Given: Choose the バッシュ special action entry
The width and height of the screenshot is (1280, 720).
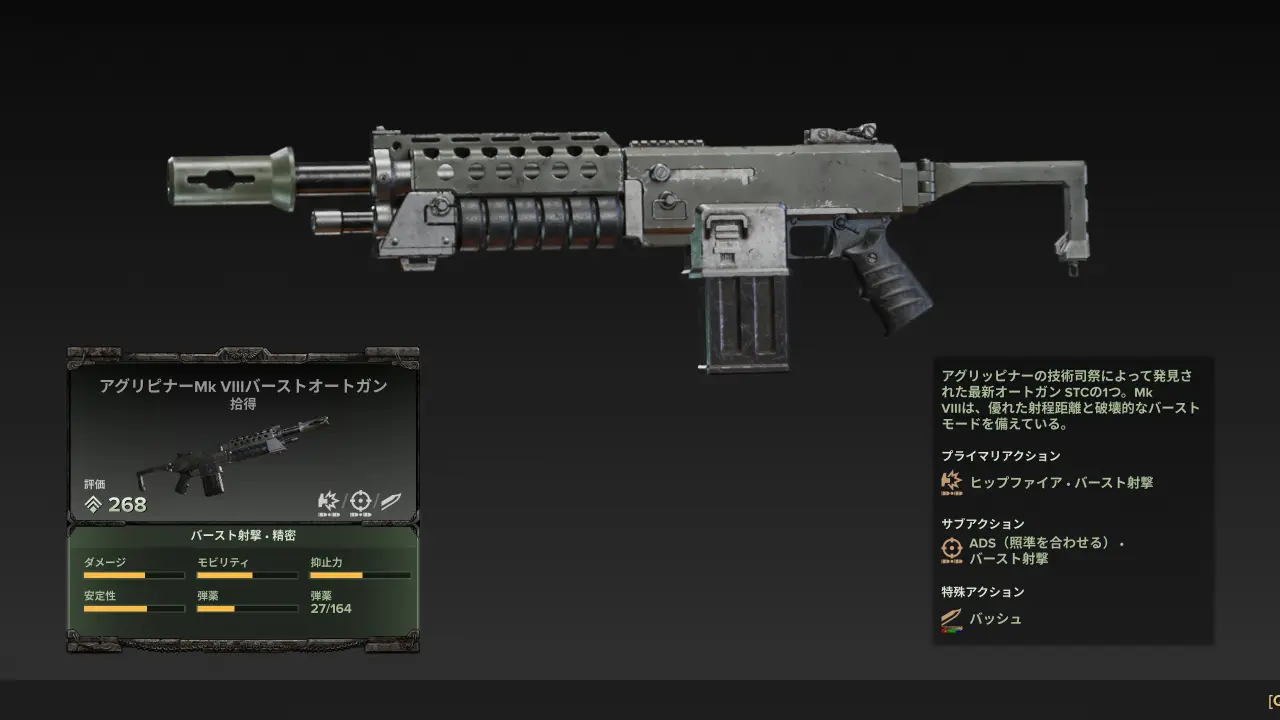Looking at the screenshot, I should 995,619.
